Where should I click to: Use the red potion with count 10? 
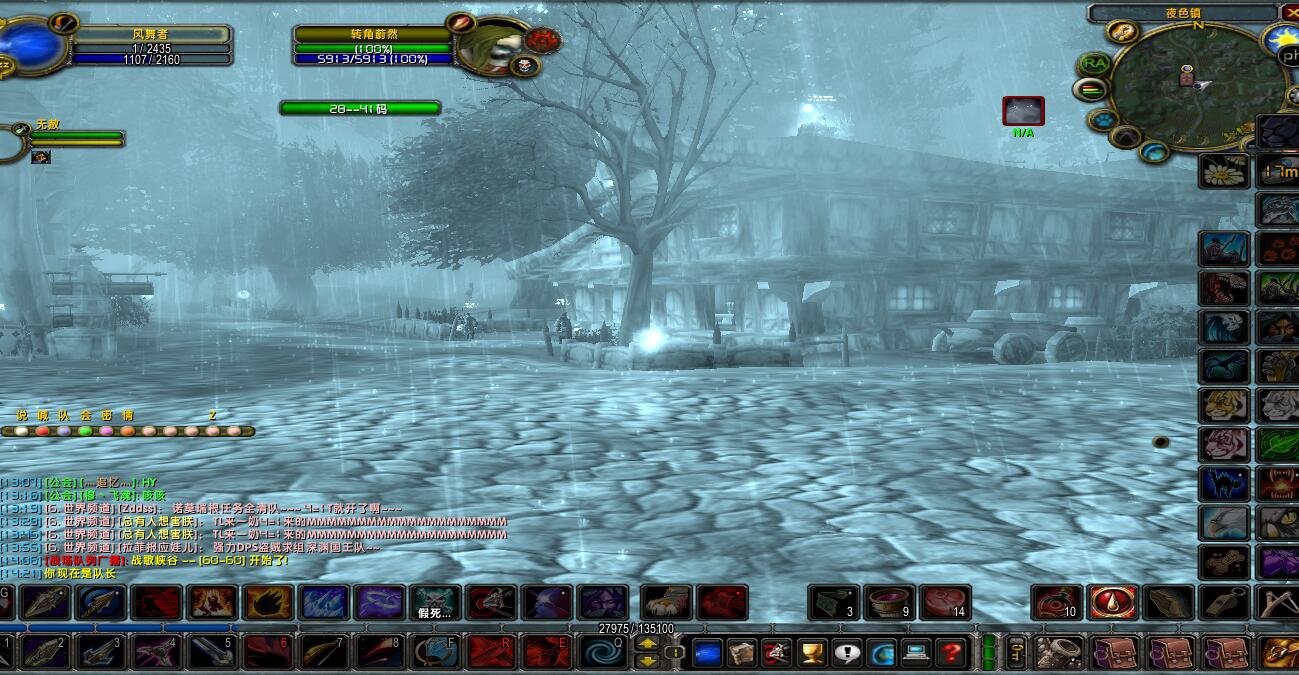click(1056, 603)
